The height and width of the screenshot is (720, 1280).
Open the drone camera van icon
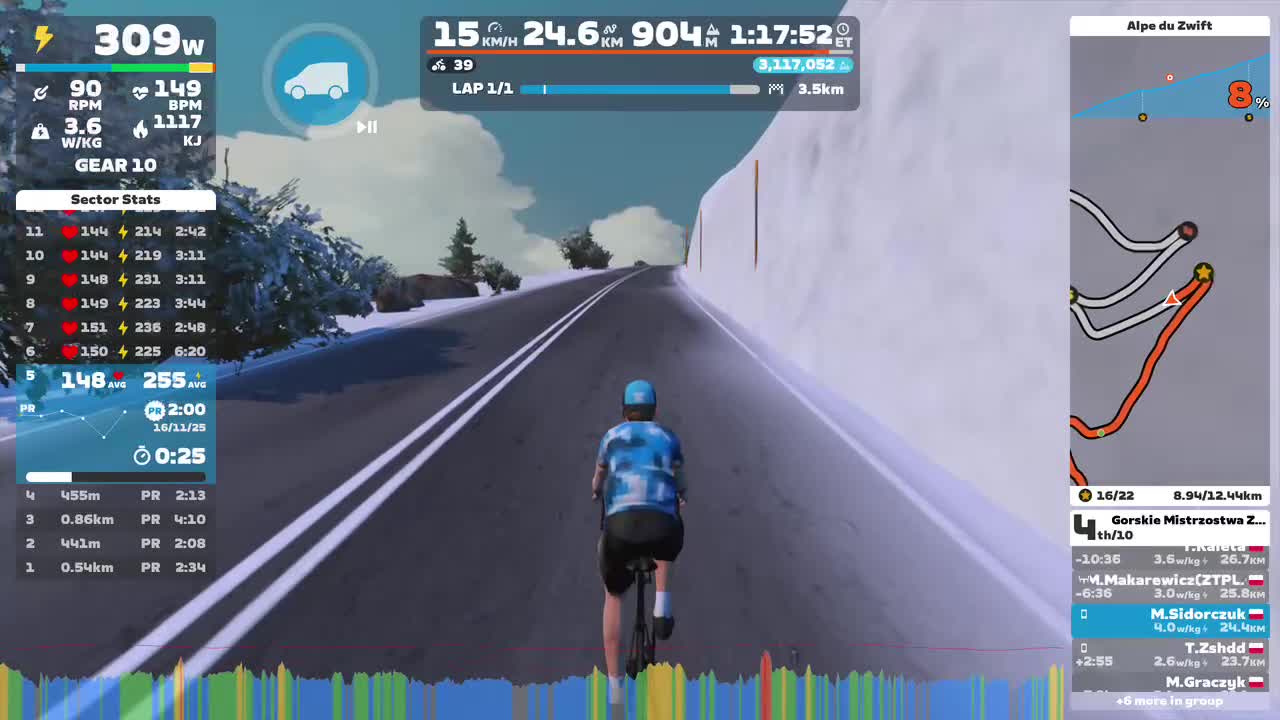pyautogui.click(x=319, y=80)
